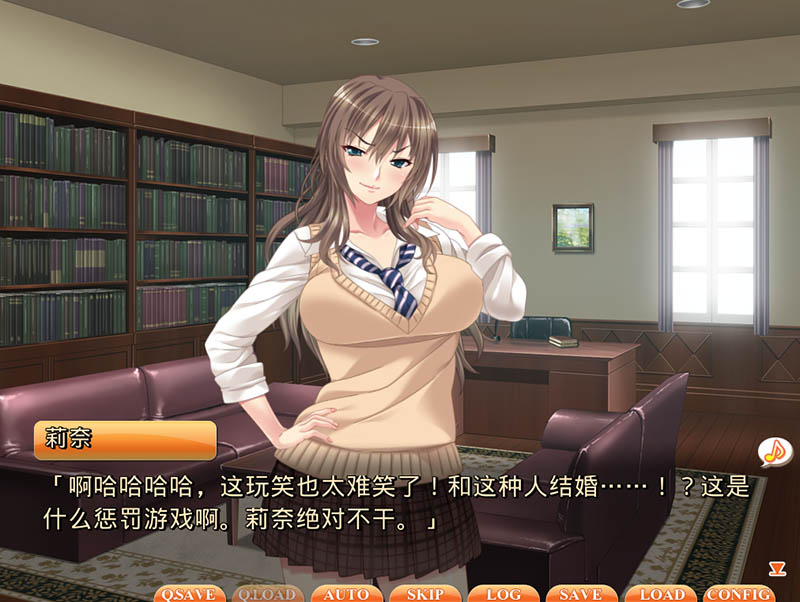
Task: Activate the SKIP button
Action: [425, 594]
